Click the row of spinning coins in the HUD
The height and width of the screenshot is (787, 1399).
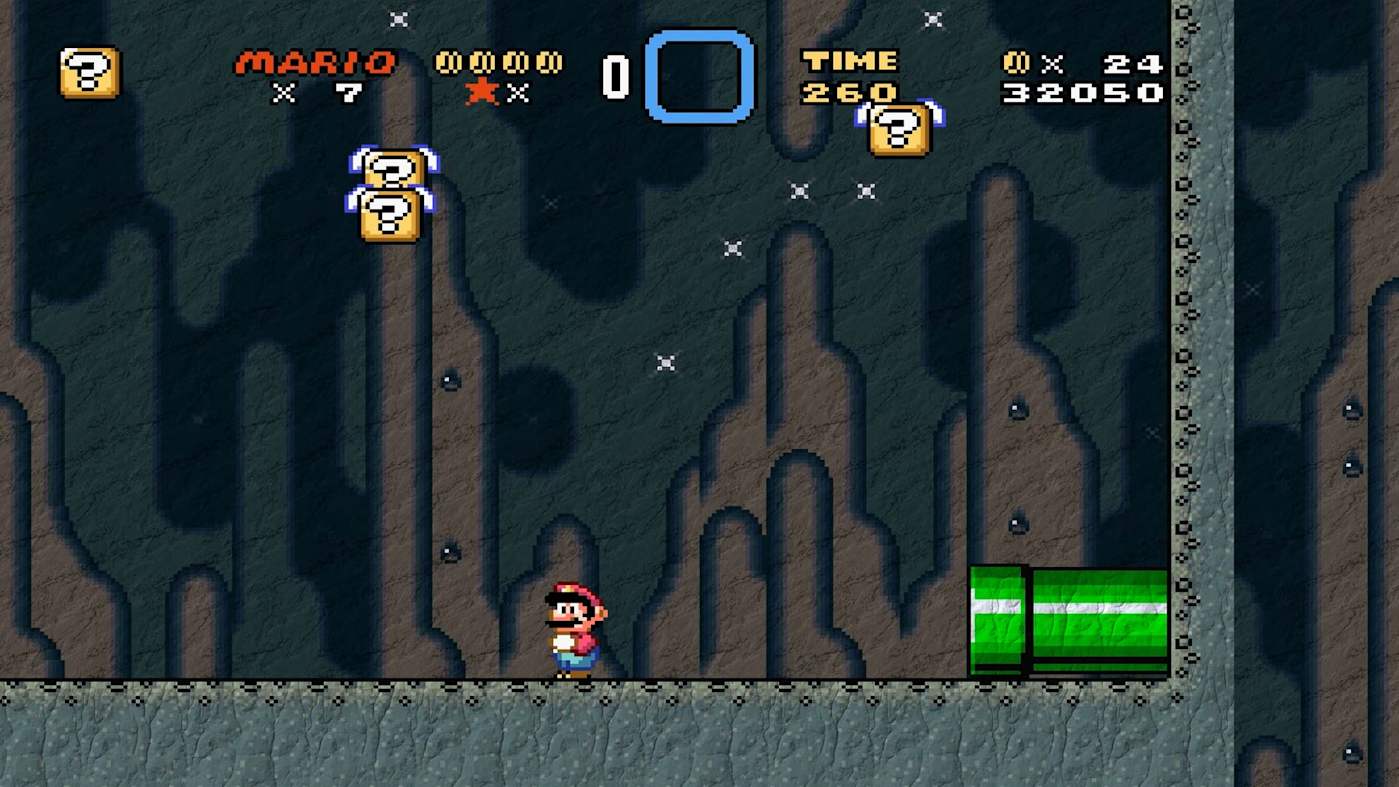pyautogui.click(x=496, y=62)
